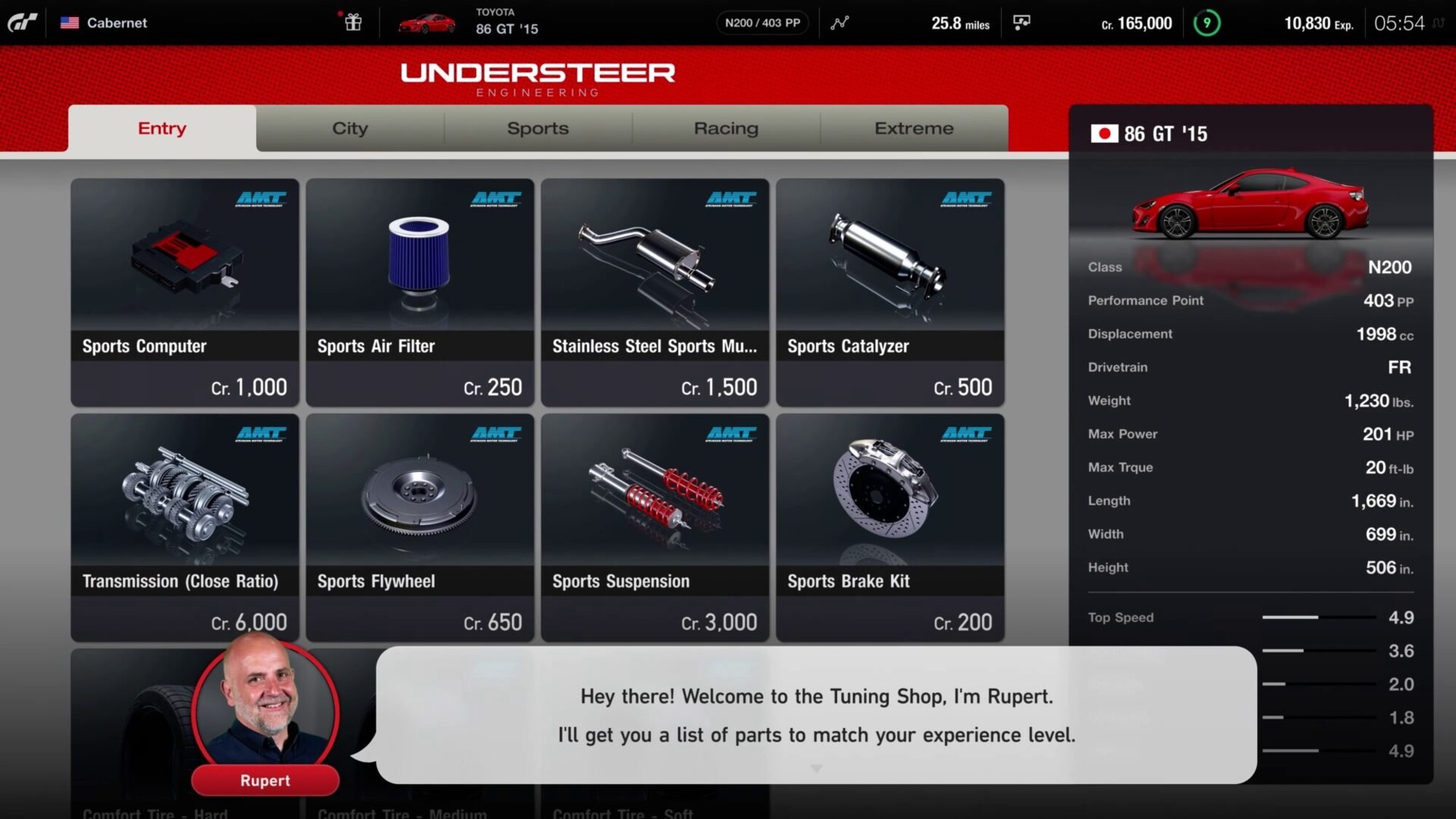Click the green collector level badge
Viewport: 1456px width, 819px height.
1206,23
